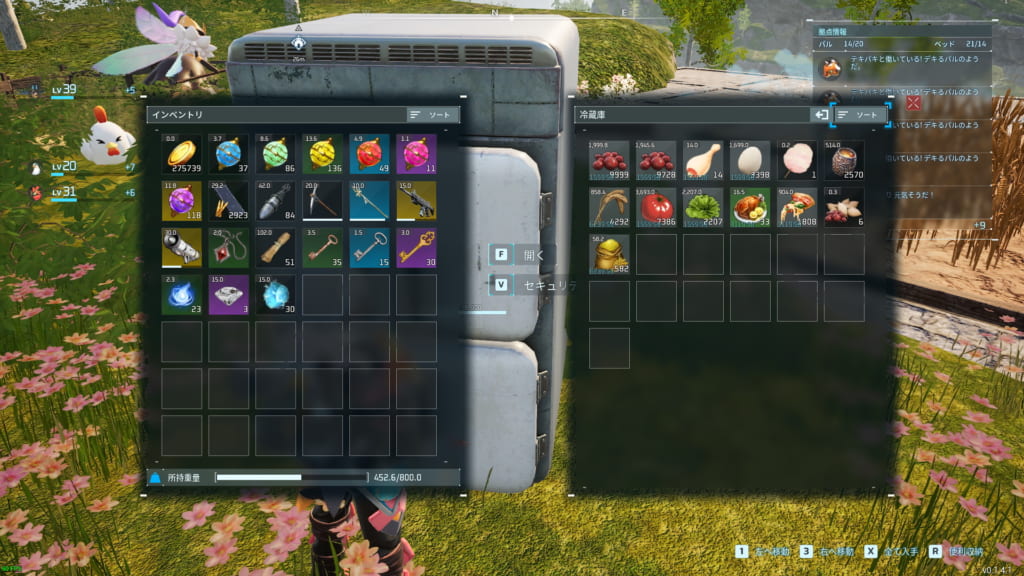Click the refrigerator transfer arrow button

(821, 115)
